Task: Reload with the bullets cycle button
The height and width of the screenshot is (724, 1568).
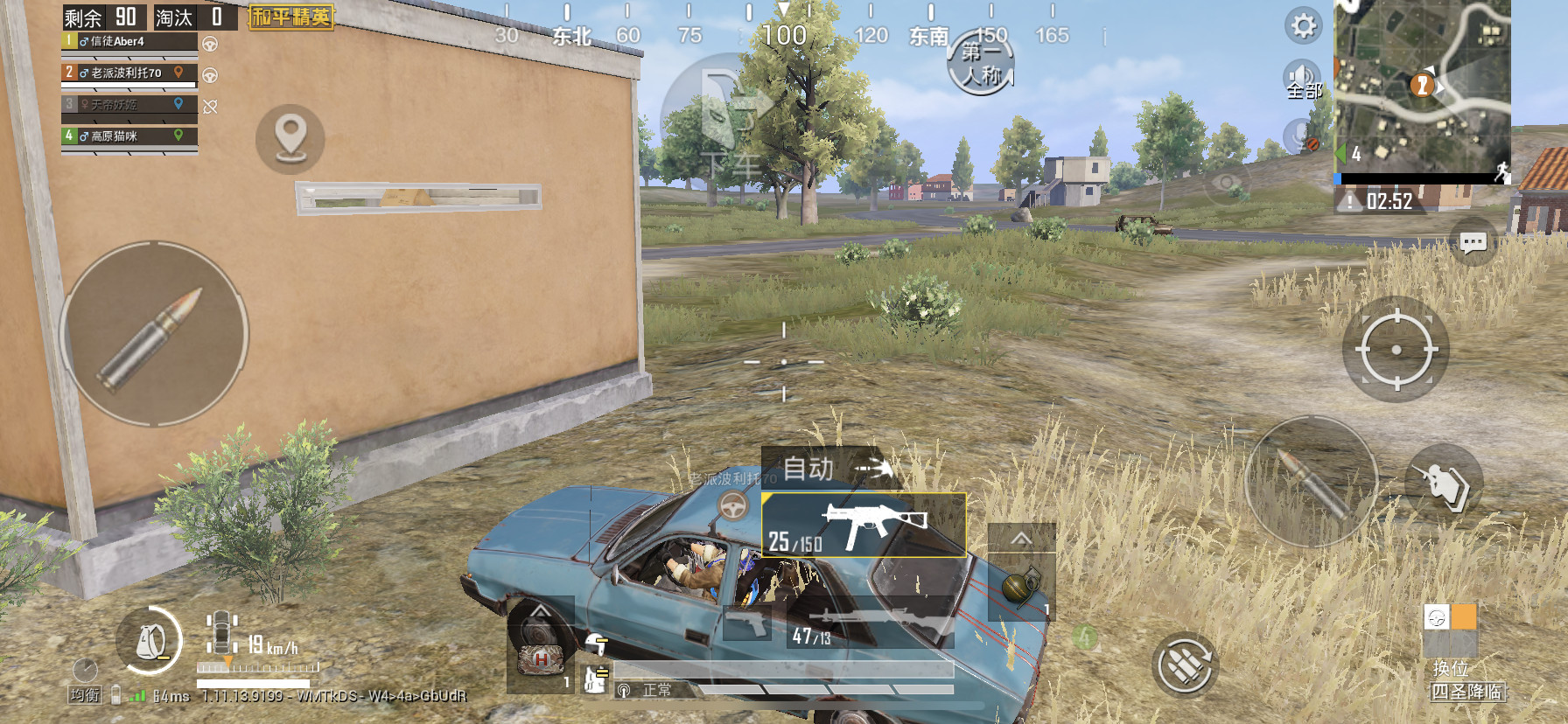Action: [1185, 665]
